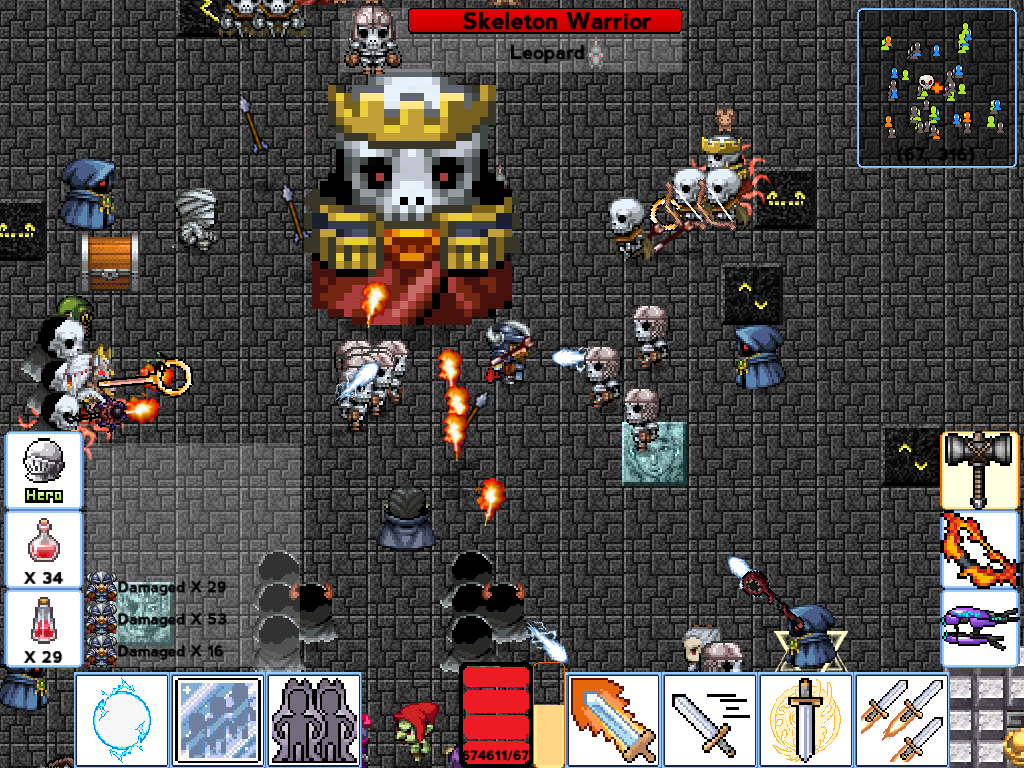Use the triple swords skill
The height and width of the screenshot is (768, 1024).
click(901, 720)
